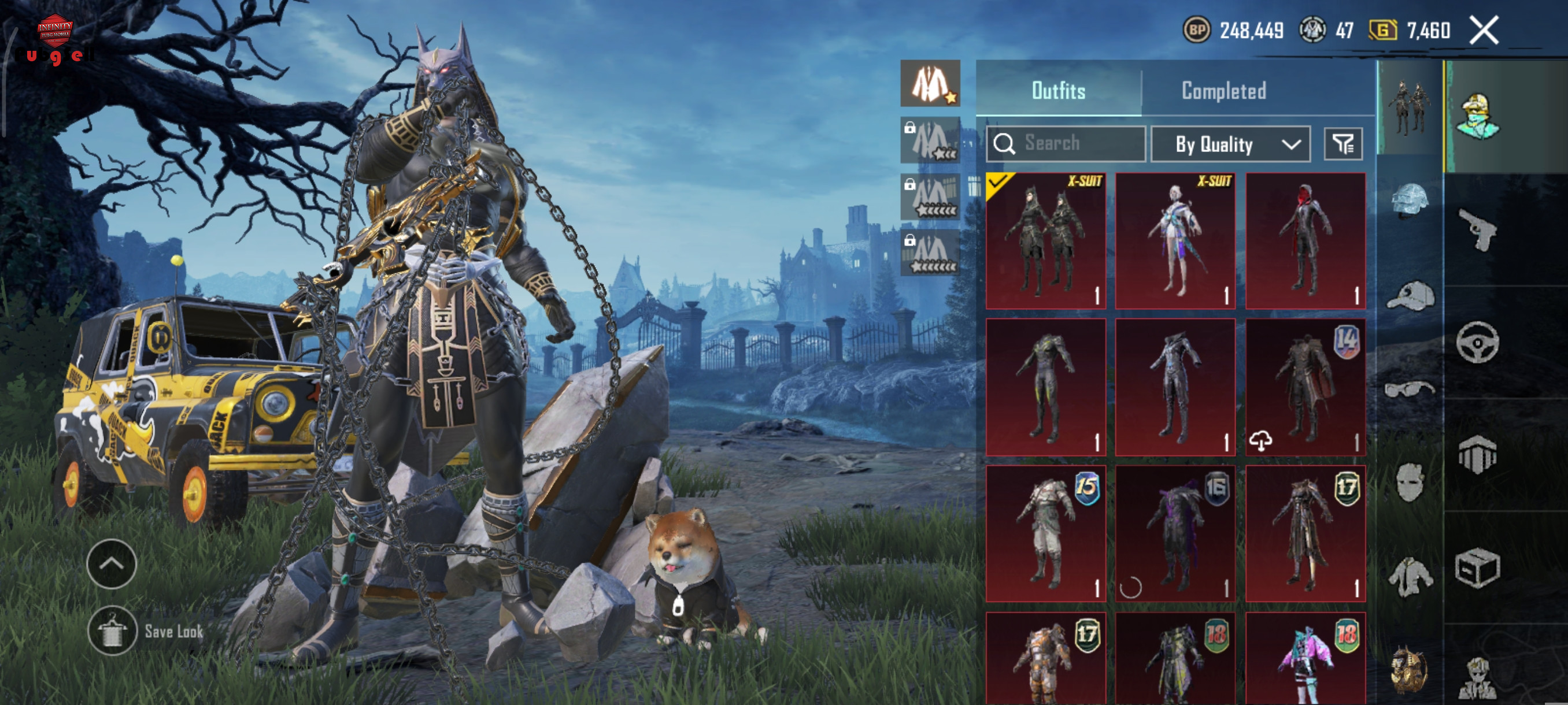Open the cap headwear category
The image size is (1568, 705).
point(1409,296)
